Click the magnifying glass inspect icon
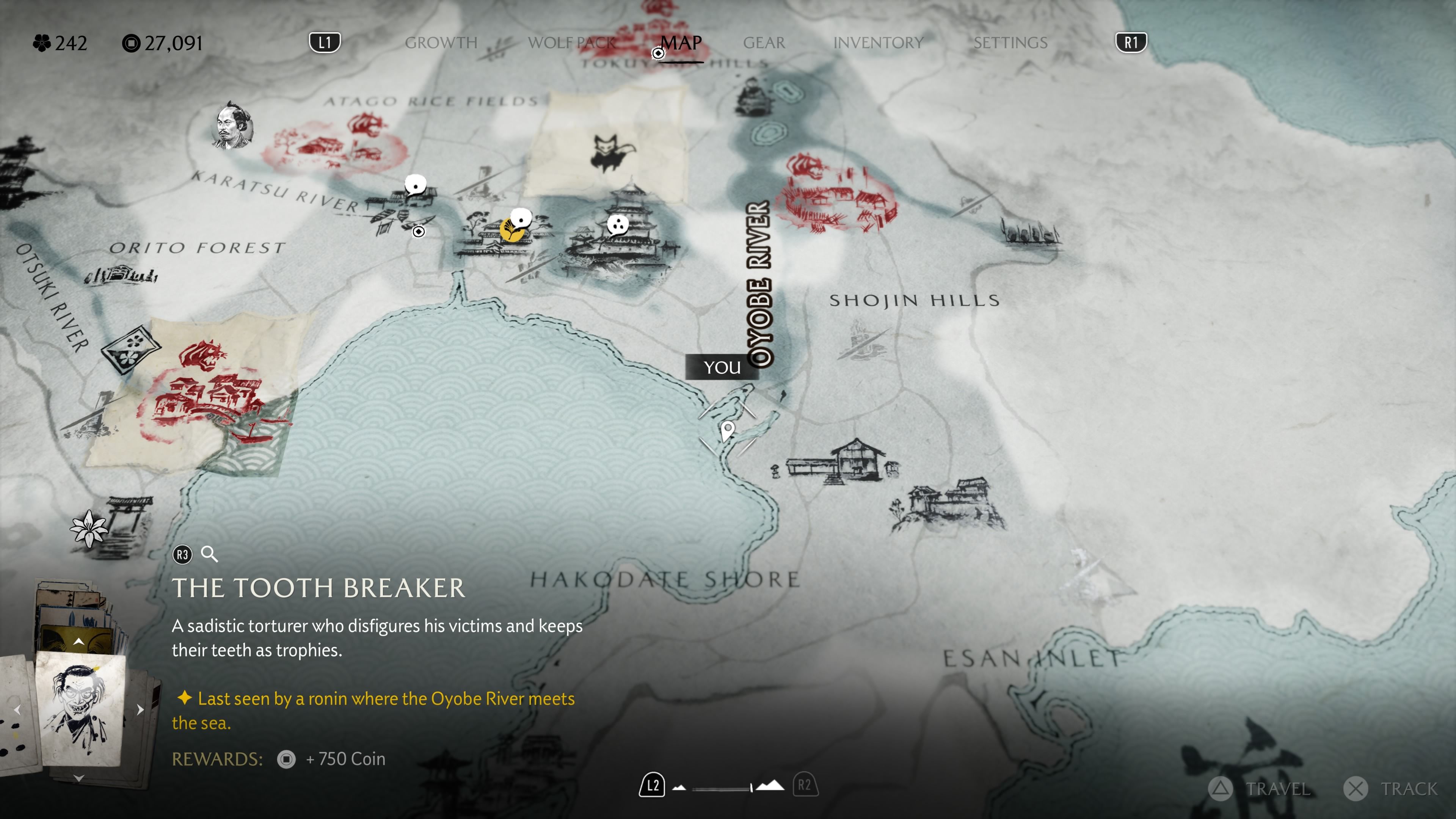The height and width of the screenshot is (819, 1456). (210, 554)
